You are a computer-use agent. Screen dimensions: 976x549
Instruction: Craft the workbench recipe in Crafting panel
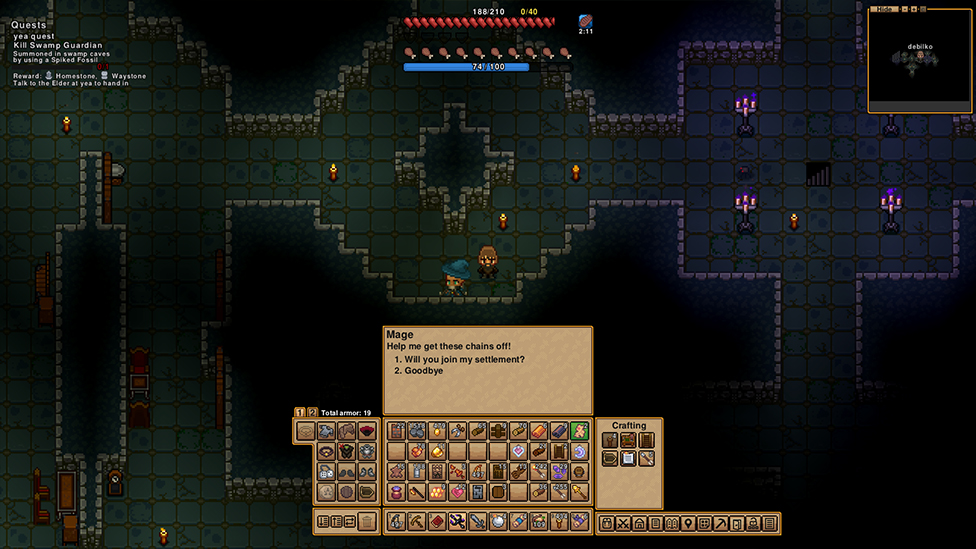(627, 440)
